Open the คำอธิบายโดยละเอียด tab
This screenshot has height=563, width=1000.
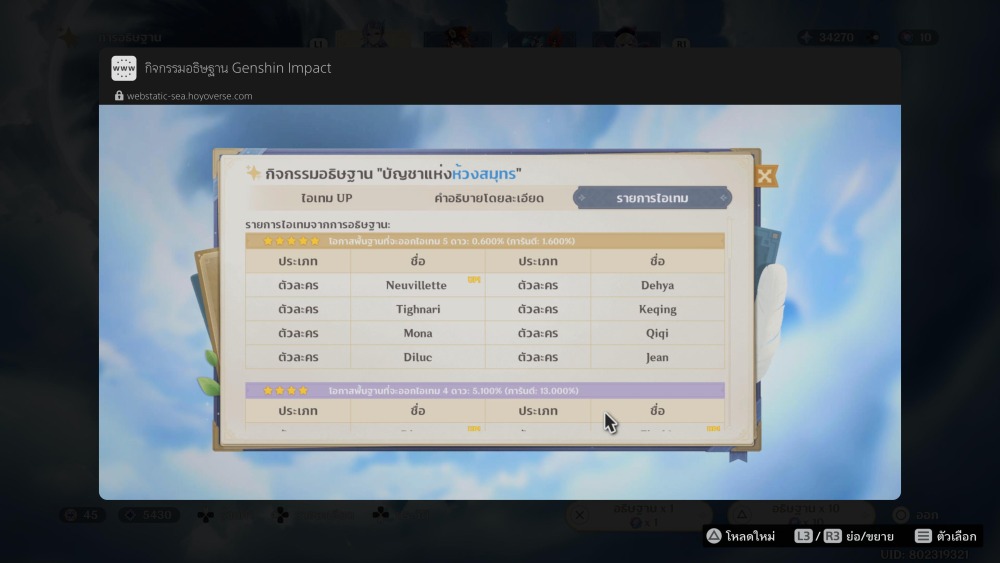click(489, 198)
